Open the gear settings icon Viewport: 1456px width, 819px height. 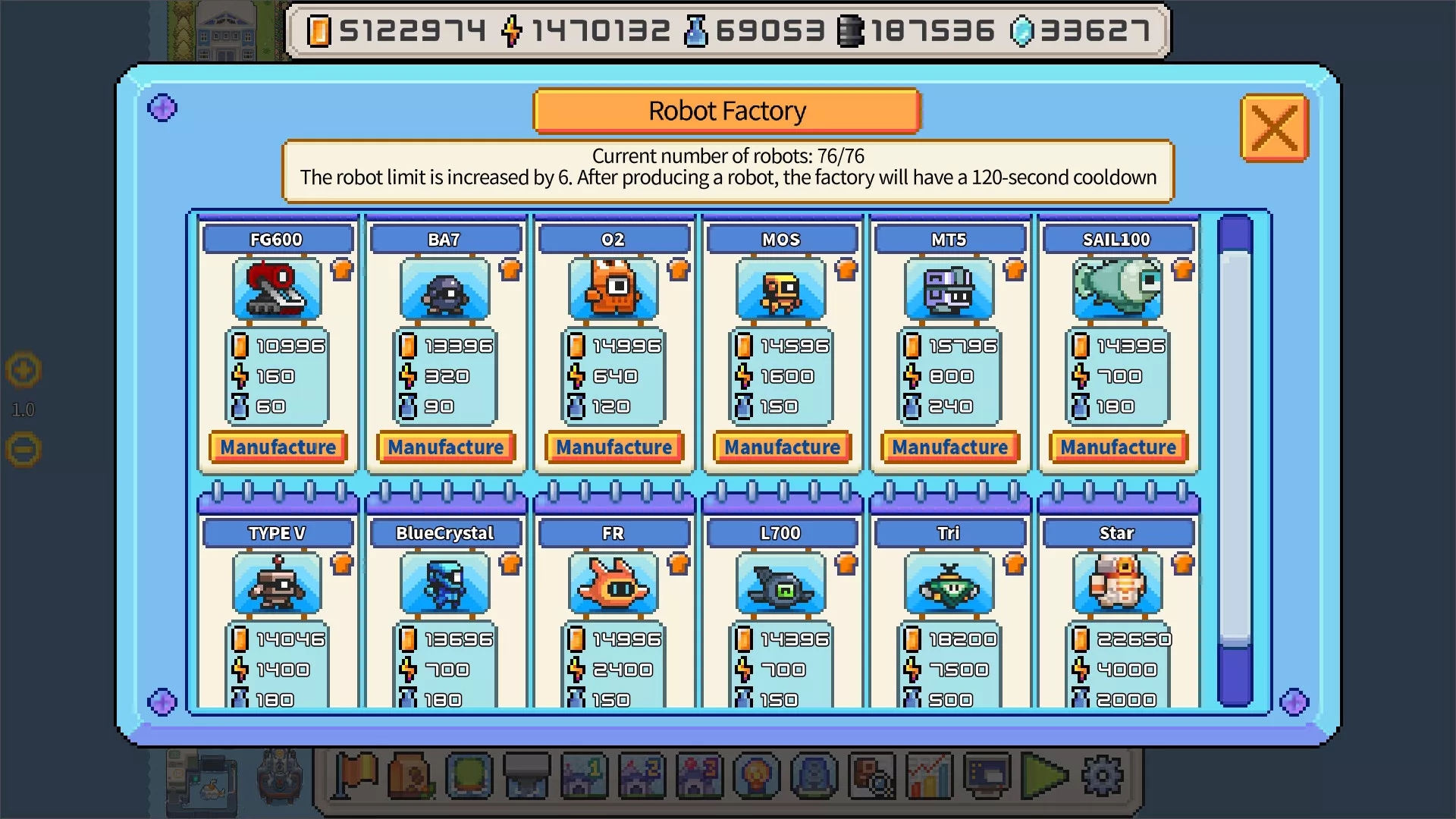tap(1102, 776)
